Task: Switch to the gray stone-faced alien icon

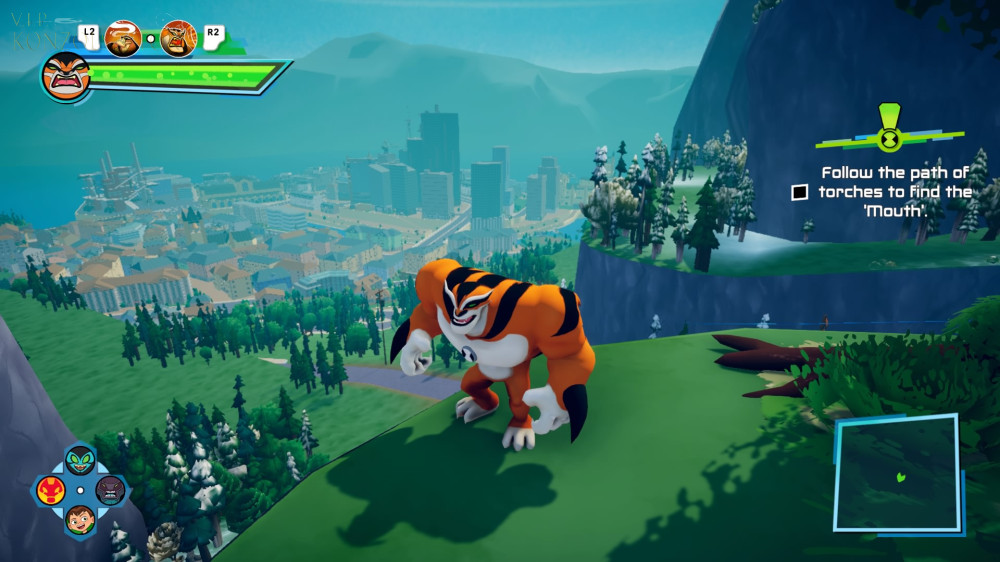Action: tap(110, 490)
